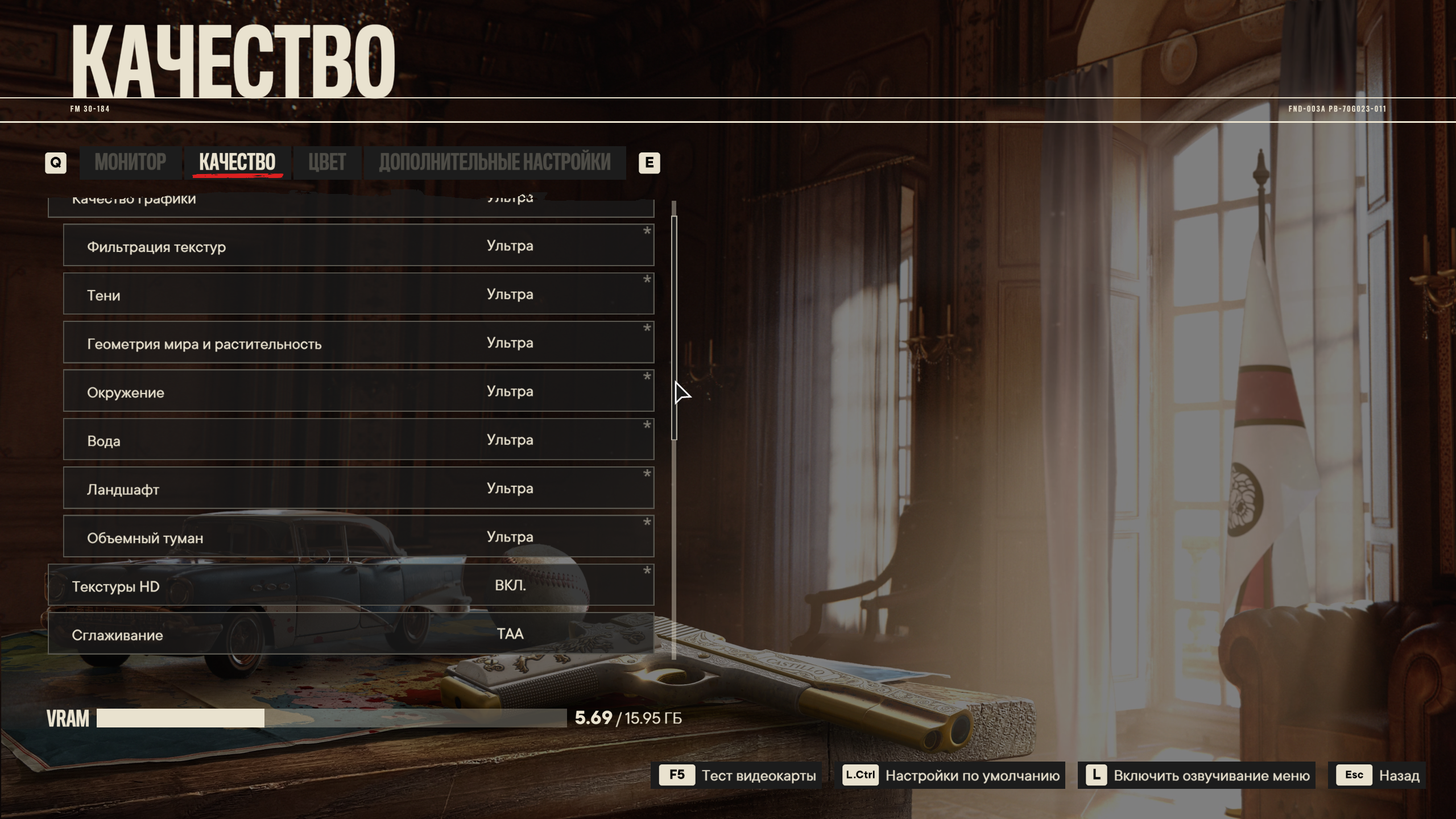
Task: Pick the Ландшафт quality row
Action: (x=358, y=488)
